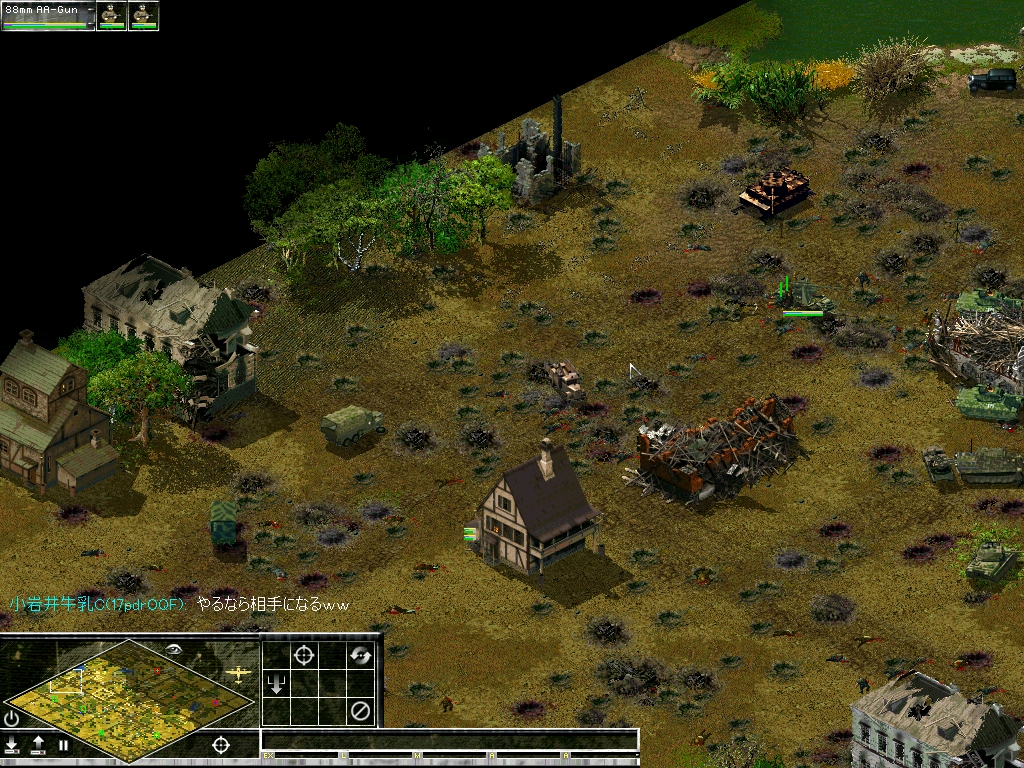Click the up-arrow load icon
The image size is (1024, 768).
click(x=38, y=744)
